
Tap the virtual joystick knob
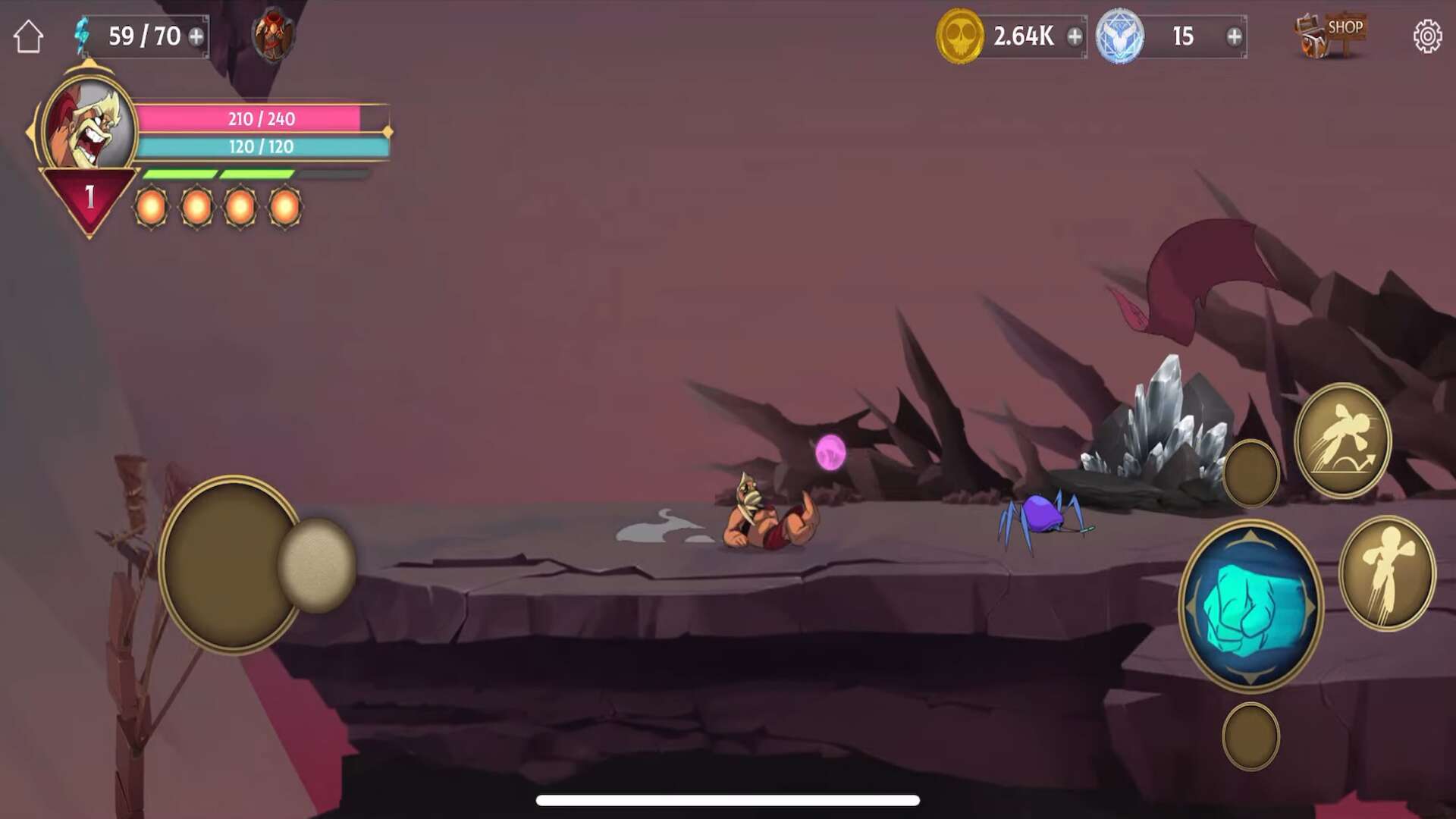pyautogui.click(x=317, y=565)
